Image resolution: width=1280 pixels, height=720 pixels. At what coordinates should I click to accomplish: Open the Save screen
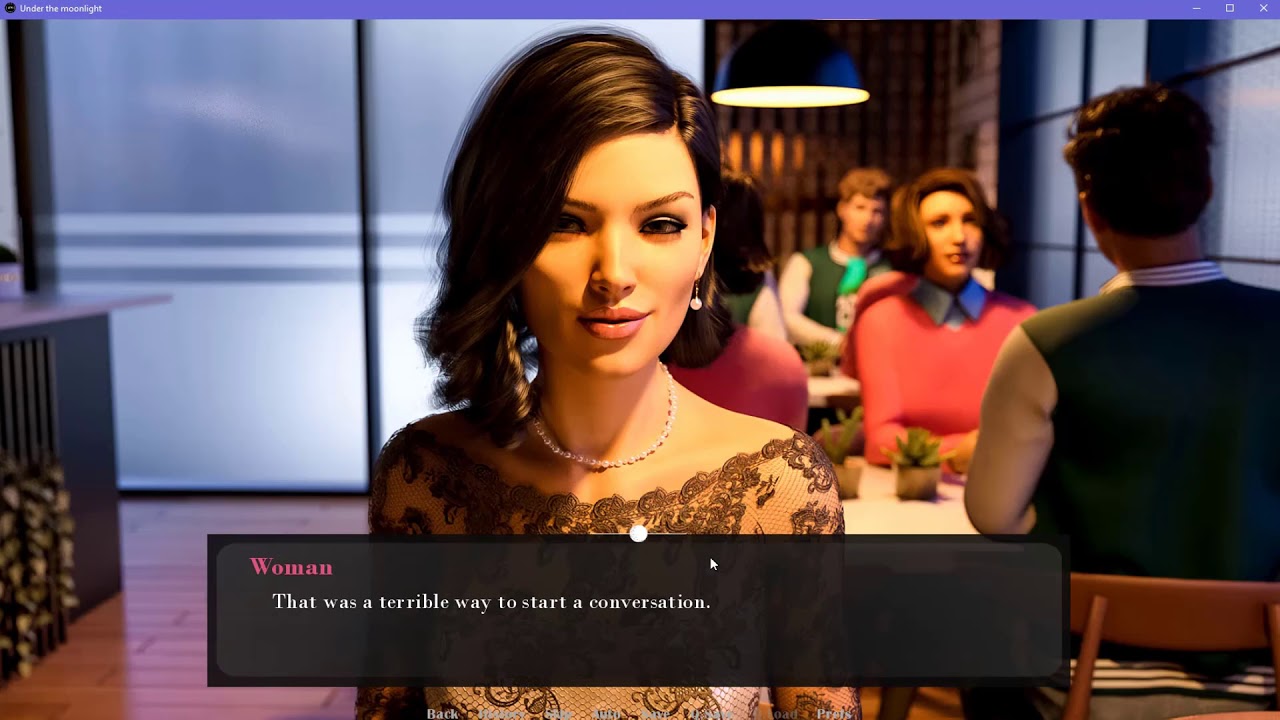[x=656, y=713]
